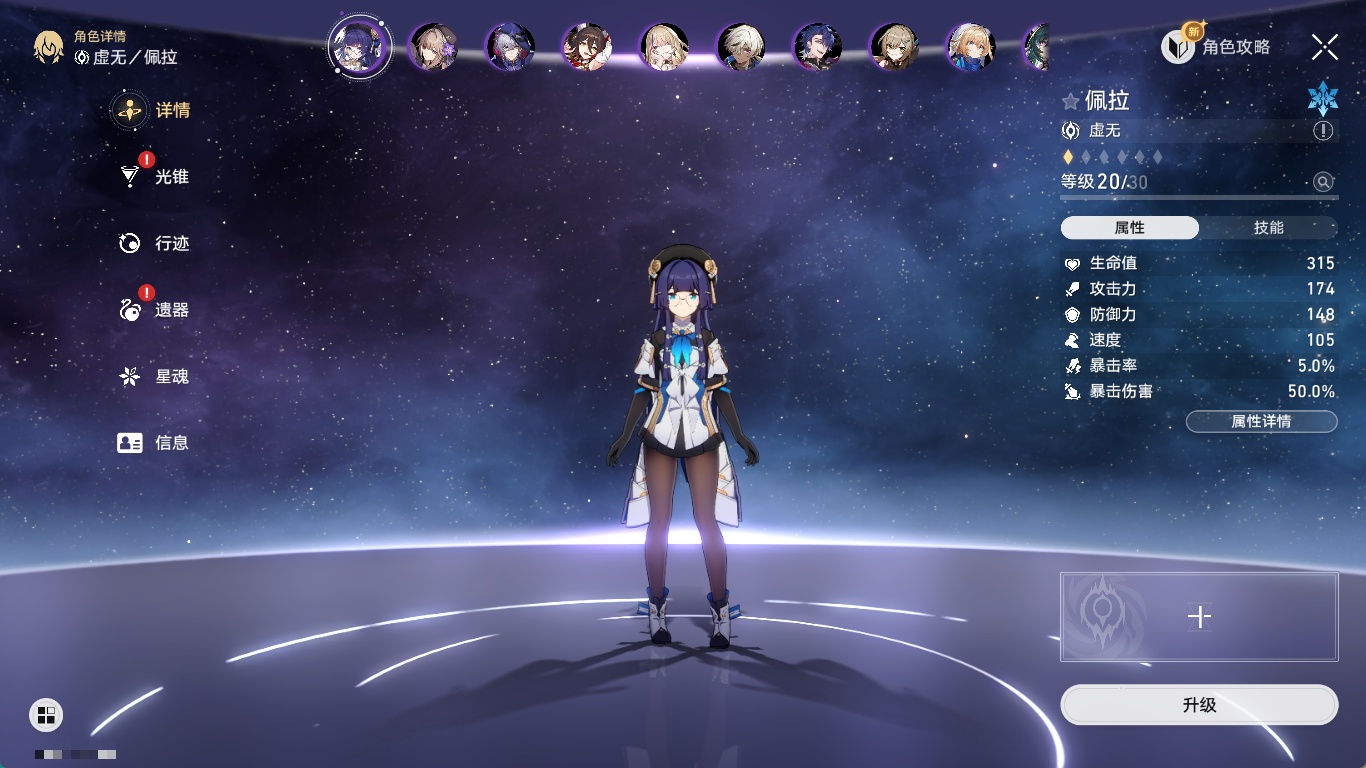The height and width of the screenshot is (768, 1366).
Task: View the 虚无 path info exclamation icon
Action: pyautogui.click(x=1323, y=131)
